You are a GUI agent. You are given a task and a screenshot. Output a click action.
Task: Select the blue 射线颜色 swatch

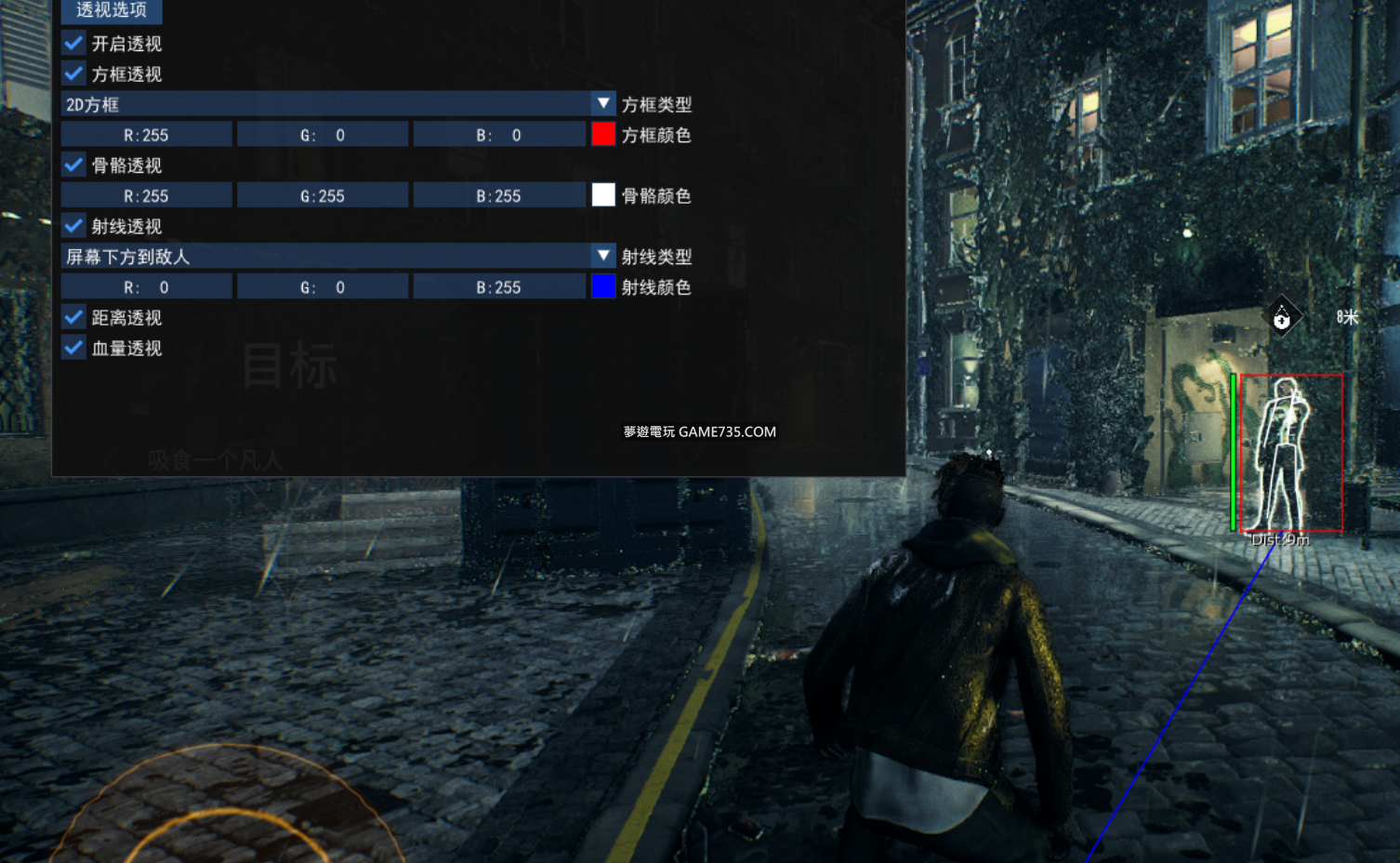pyautogui.click(x=603, y=286)
